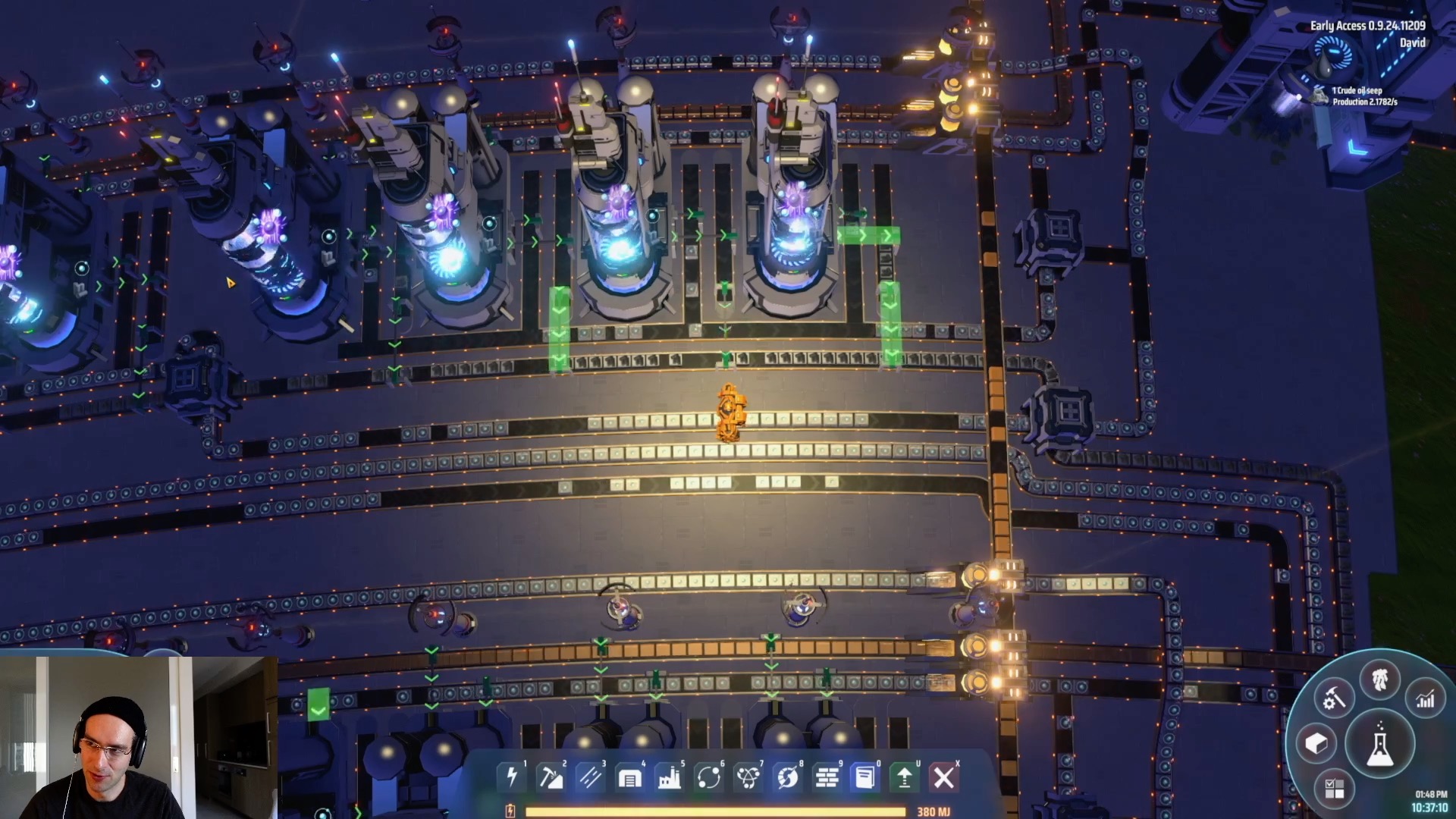Screen dimensions: 1456x819
Task: Select the lightning bolt power build category
Action: click(512, 777)
